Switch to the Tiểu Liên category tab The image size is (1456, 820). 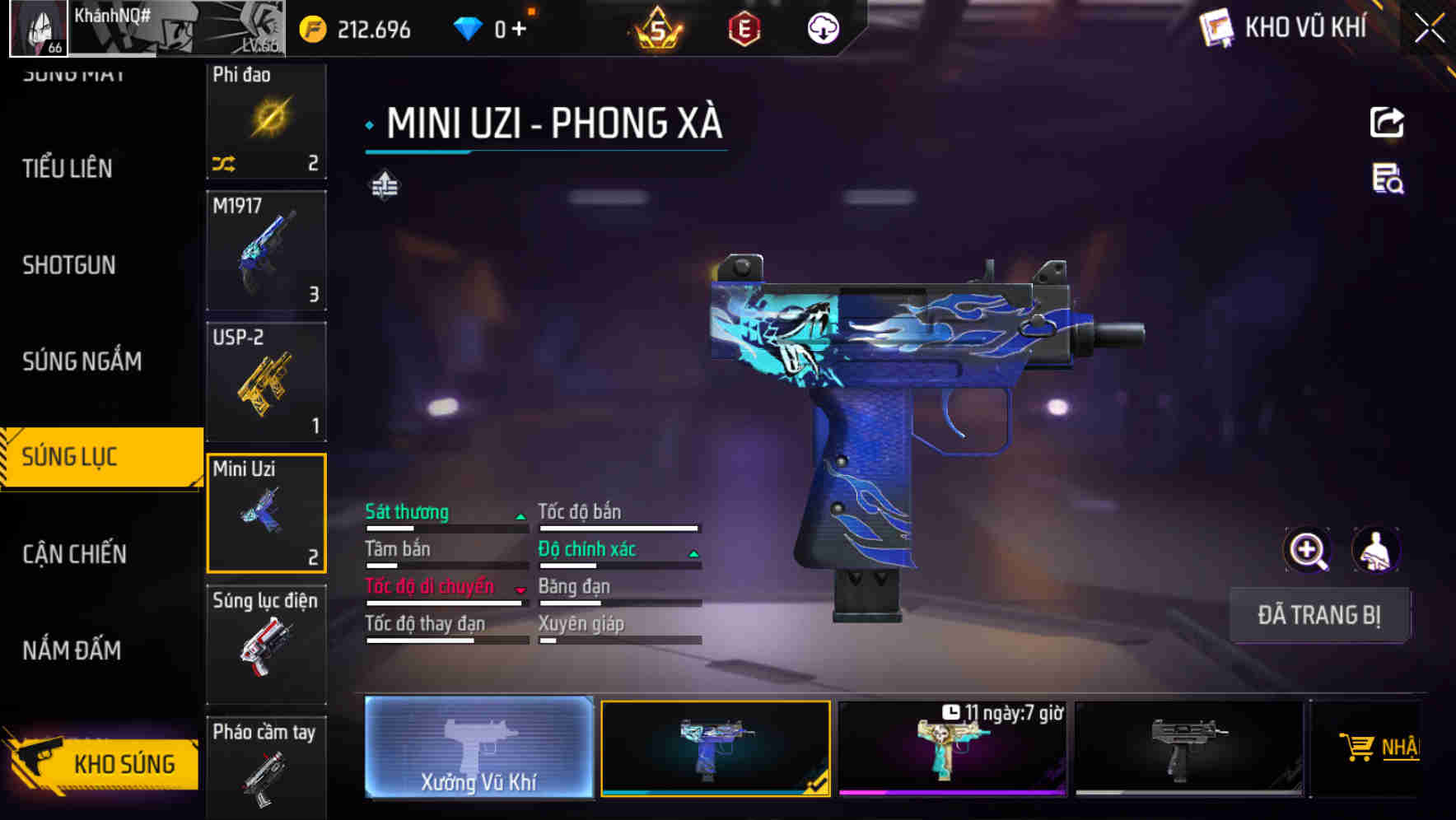tap(66, 169)
